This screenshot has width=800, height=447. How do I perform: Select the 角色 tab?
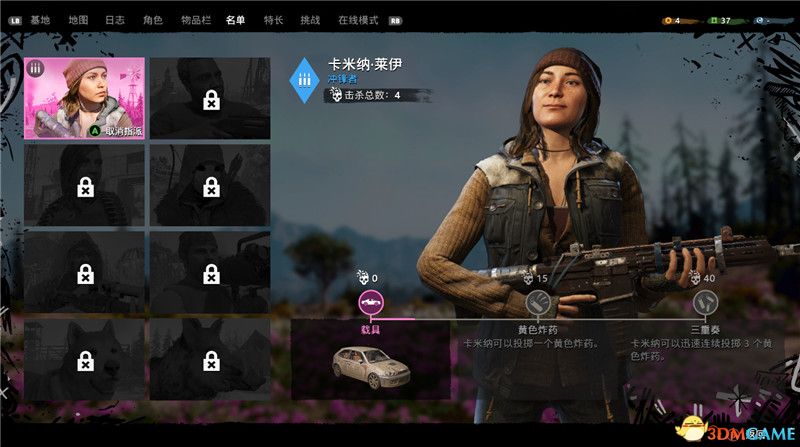(x=152, y=19)
